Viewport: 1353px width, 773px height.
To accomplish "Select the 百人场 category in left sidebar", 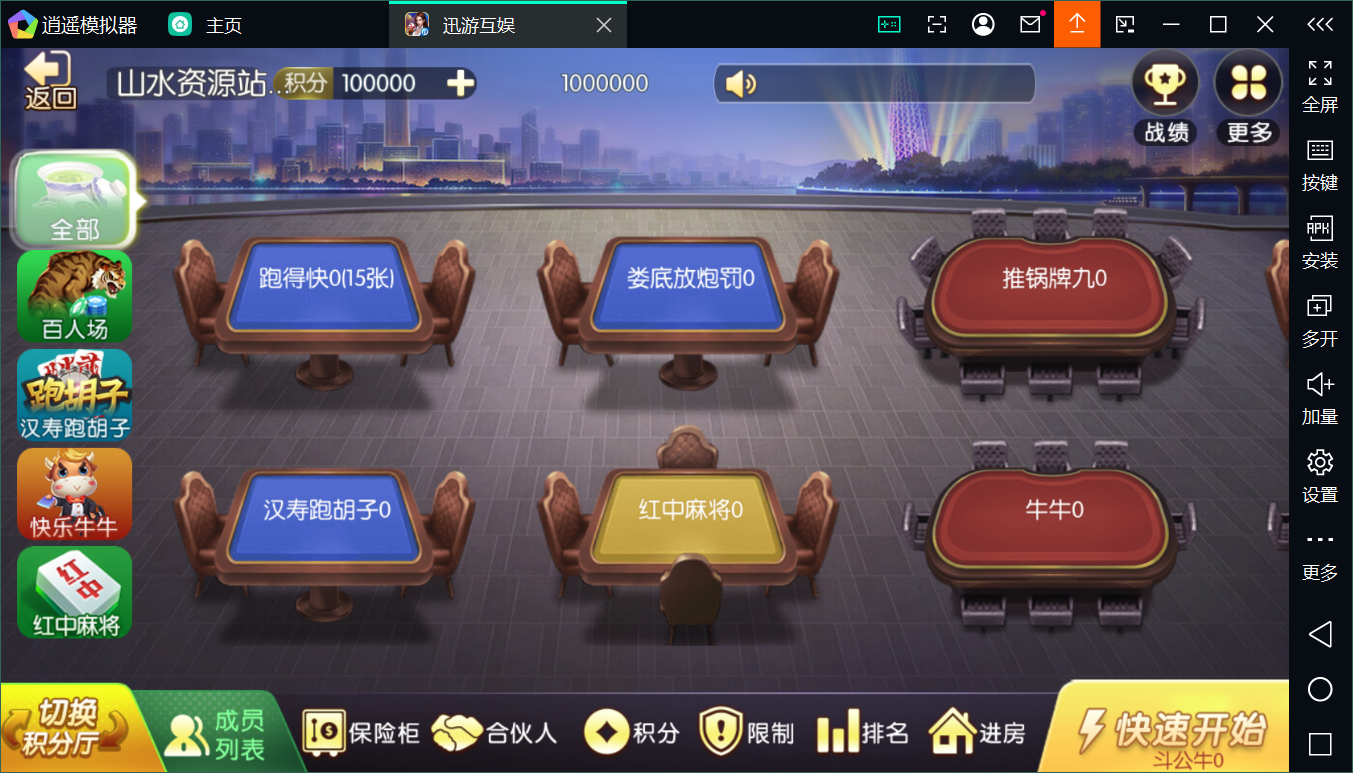I will point(74,296).
